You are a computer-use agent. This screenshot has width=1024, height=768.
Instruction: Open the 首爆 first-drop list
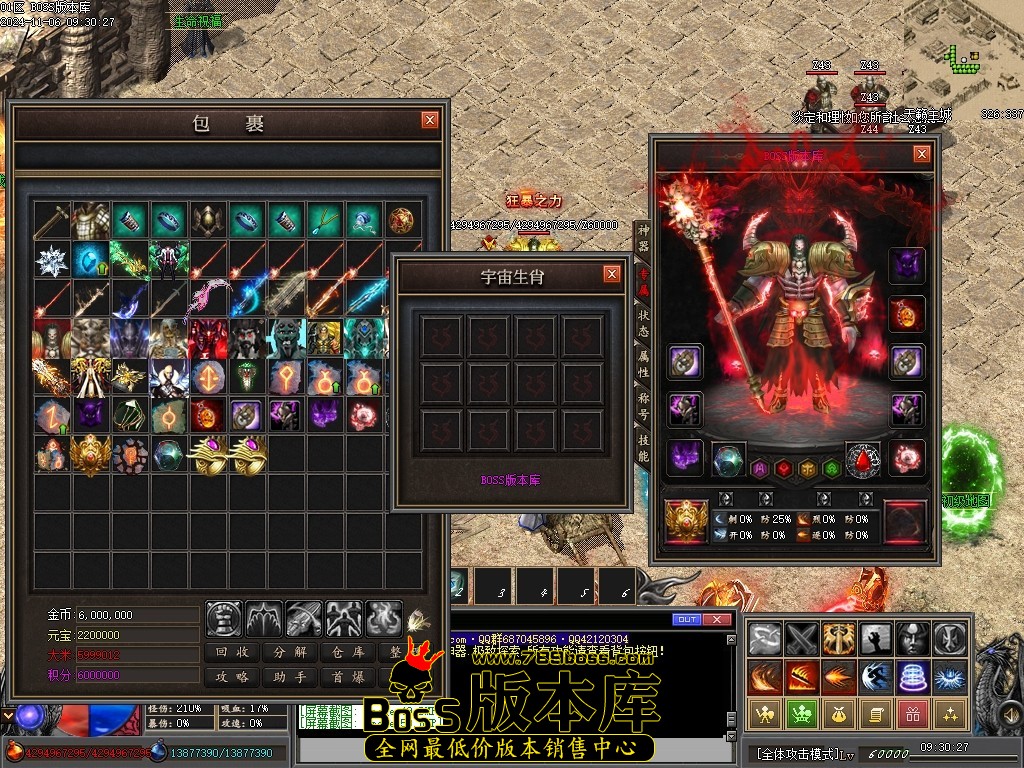pos(347,677)
